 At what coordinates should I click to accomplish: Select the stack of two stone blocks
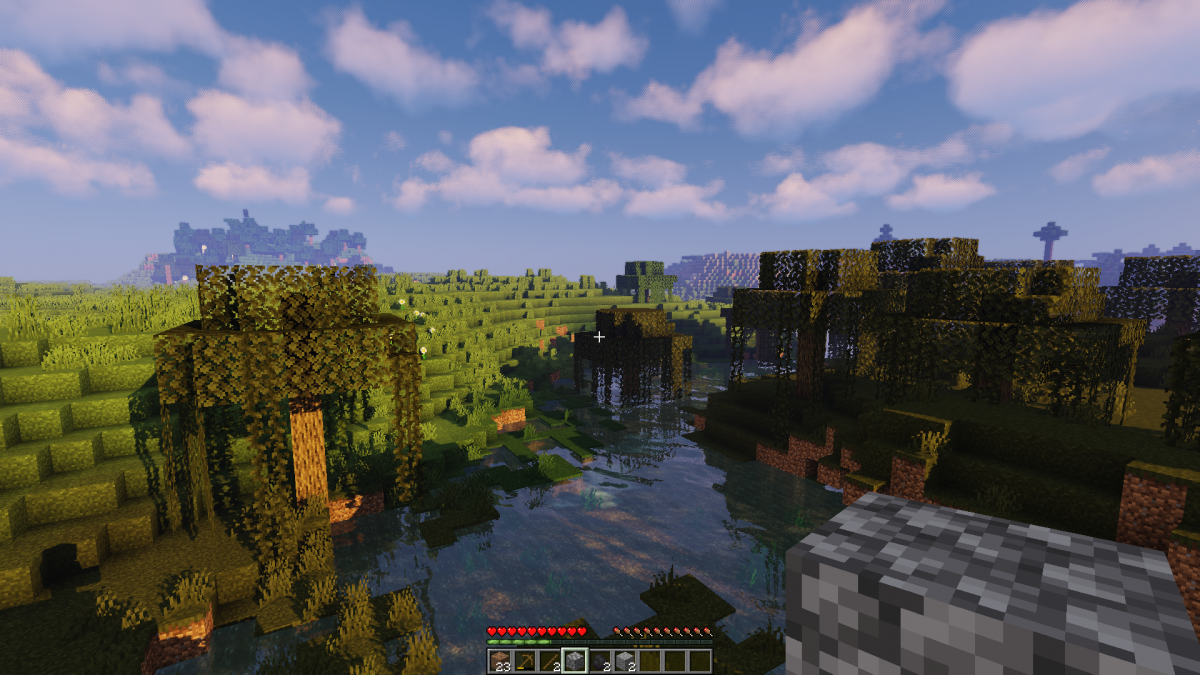coord(624,661)
